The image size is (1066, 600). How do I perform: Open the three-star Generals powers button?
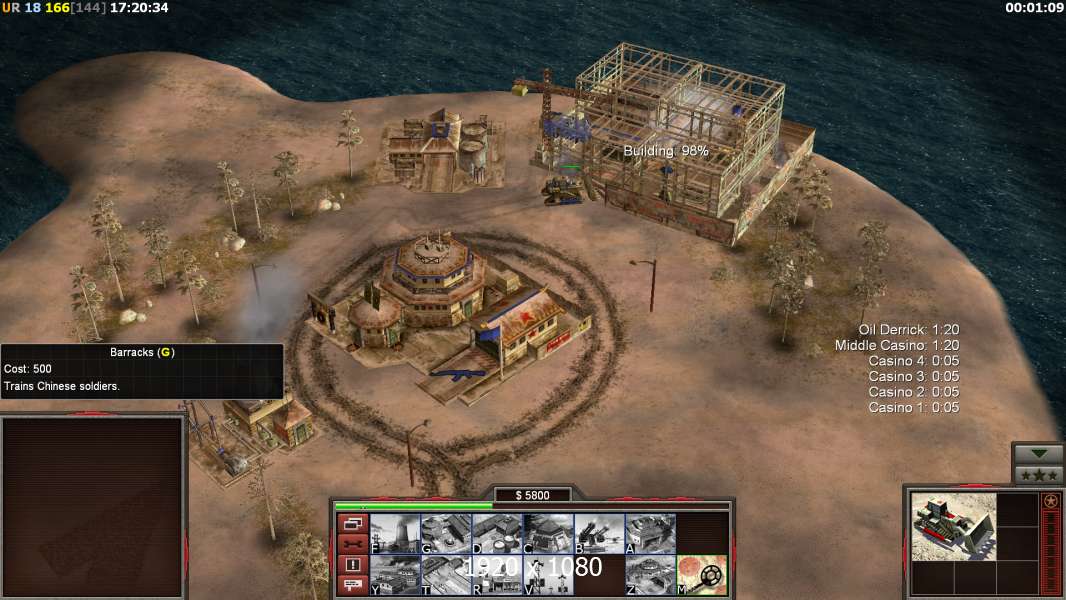pyautogui.click(x=1038, y=475)
